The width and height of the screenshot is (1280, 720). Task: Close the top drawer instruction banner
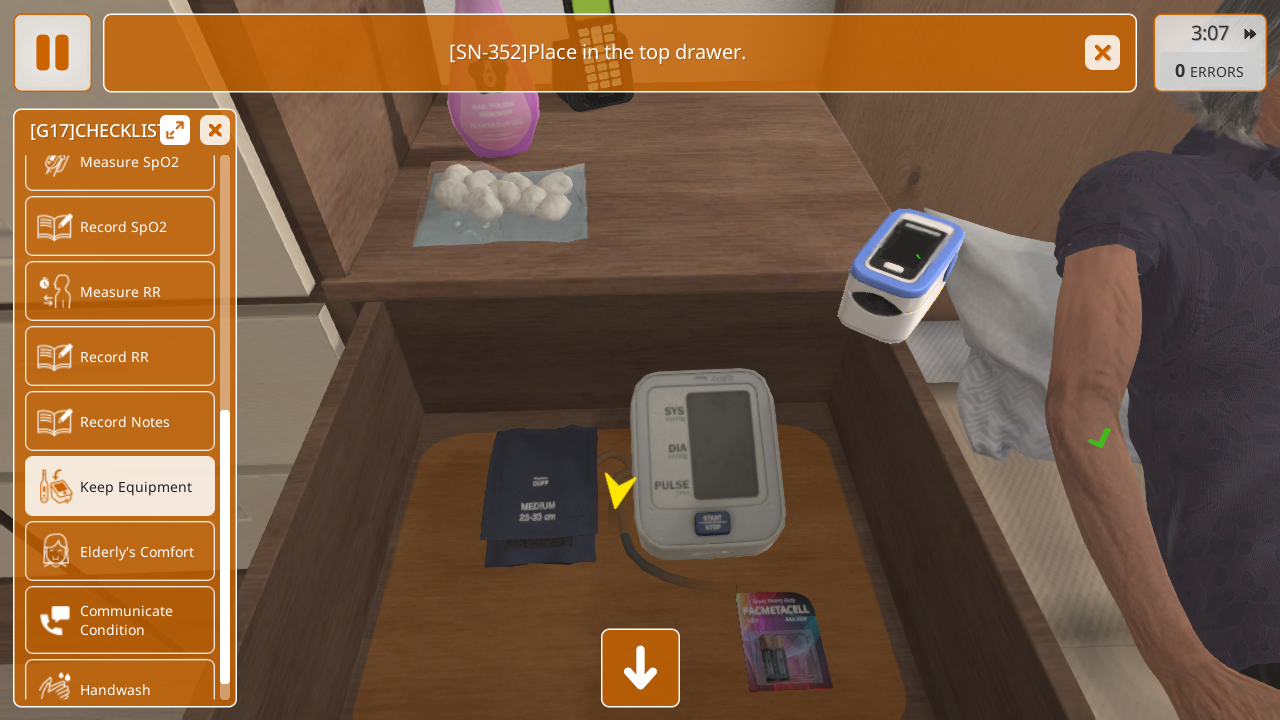[1102, 53]
